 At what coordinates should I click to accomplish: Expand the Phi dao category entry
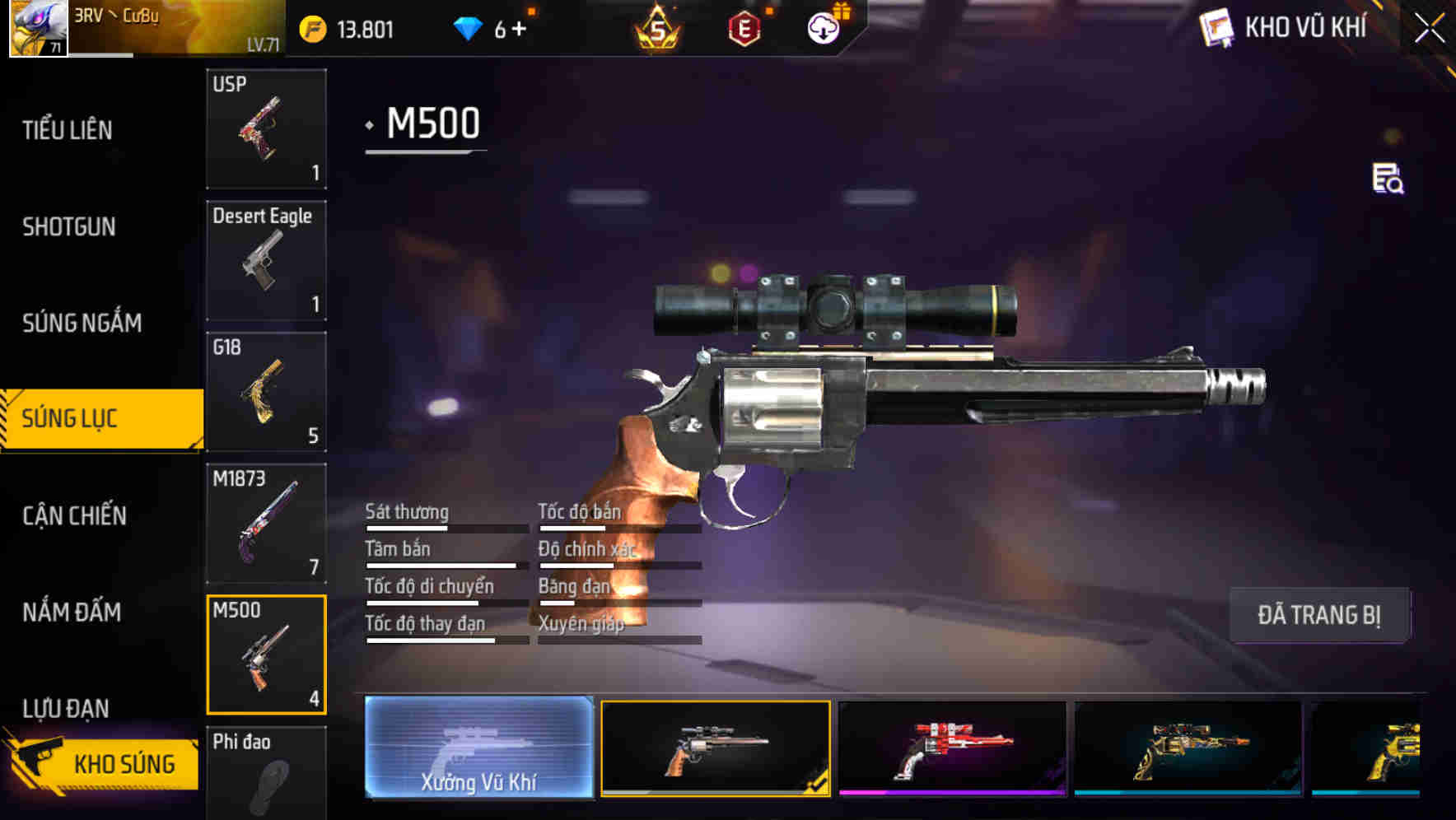(x=265, y=774)
